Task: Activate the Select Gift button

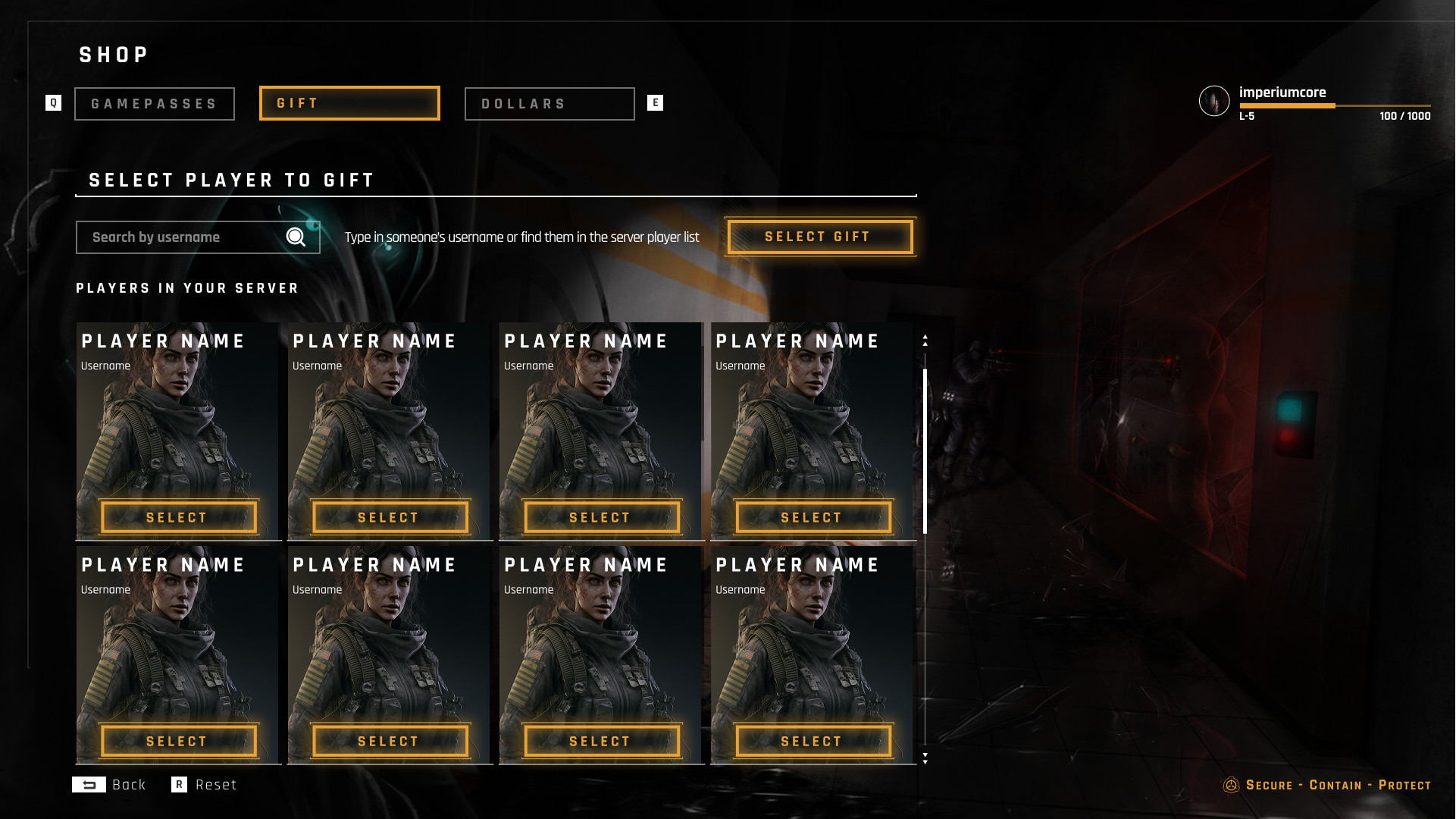Action: coord(819,237)
